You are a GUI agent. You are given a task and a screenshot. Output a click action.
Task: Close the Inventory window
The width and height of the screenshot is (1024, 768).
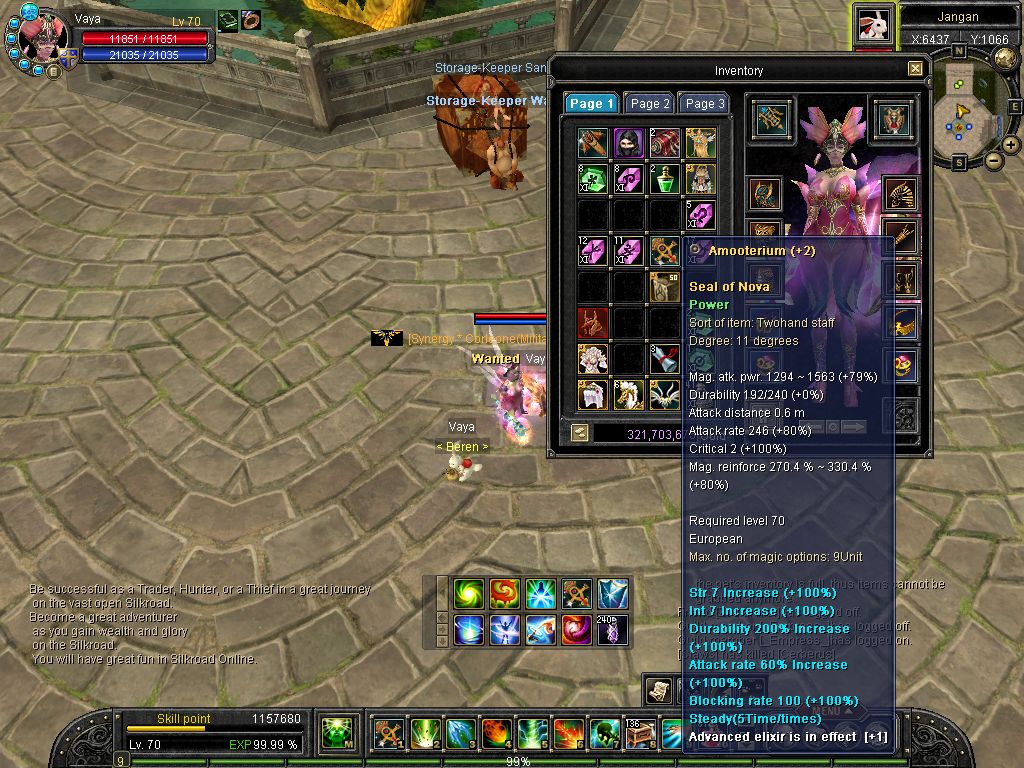pos(915,69)
